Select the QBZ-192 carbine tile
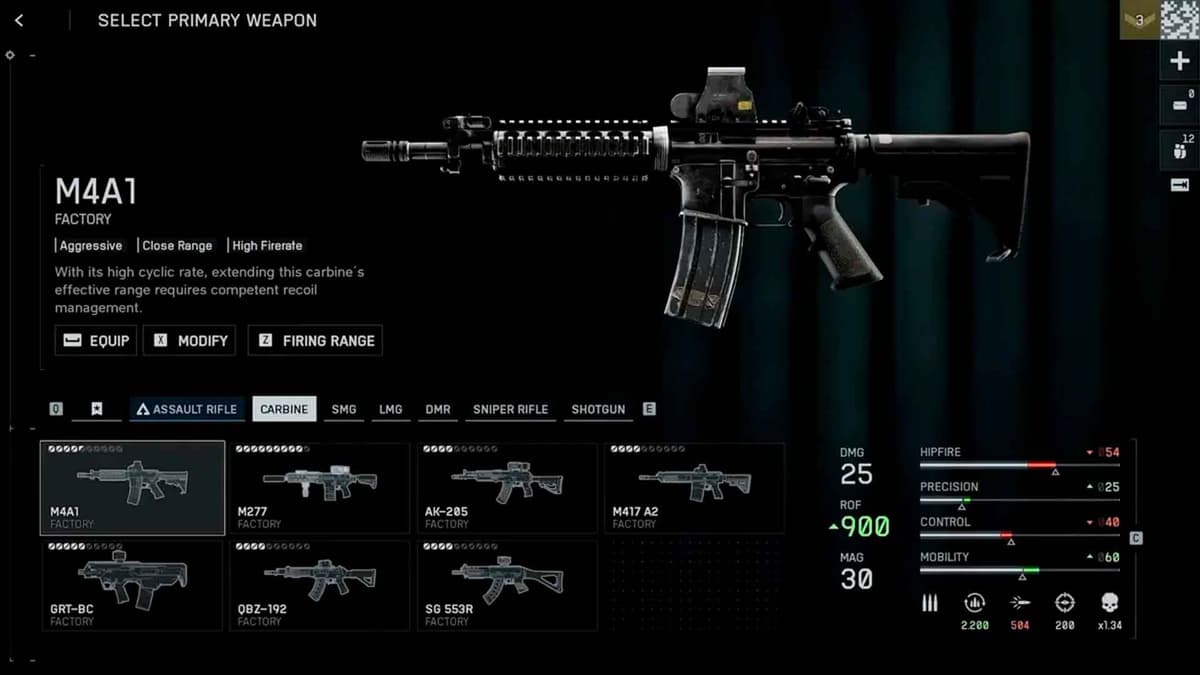 click(320, 585)
